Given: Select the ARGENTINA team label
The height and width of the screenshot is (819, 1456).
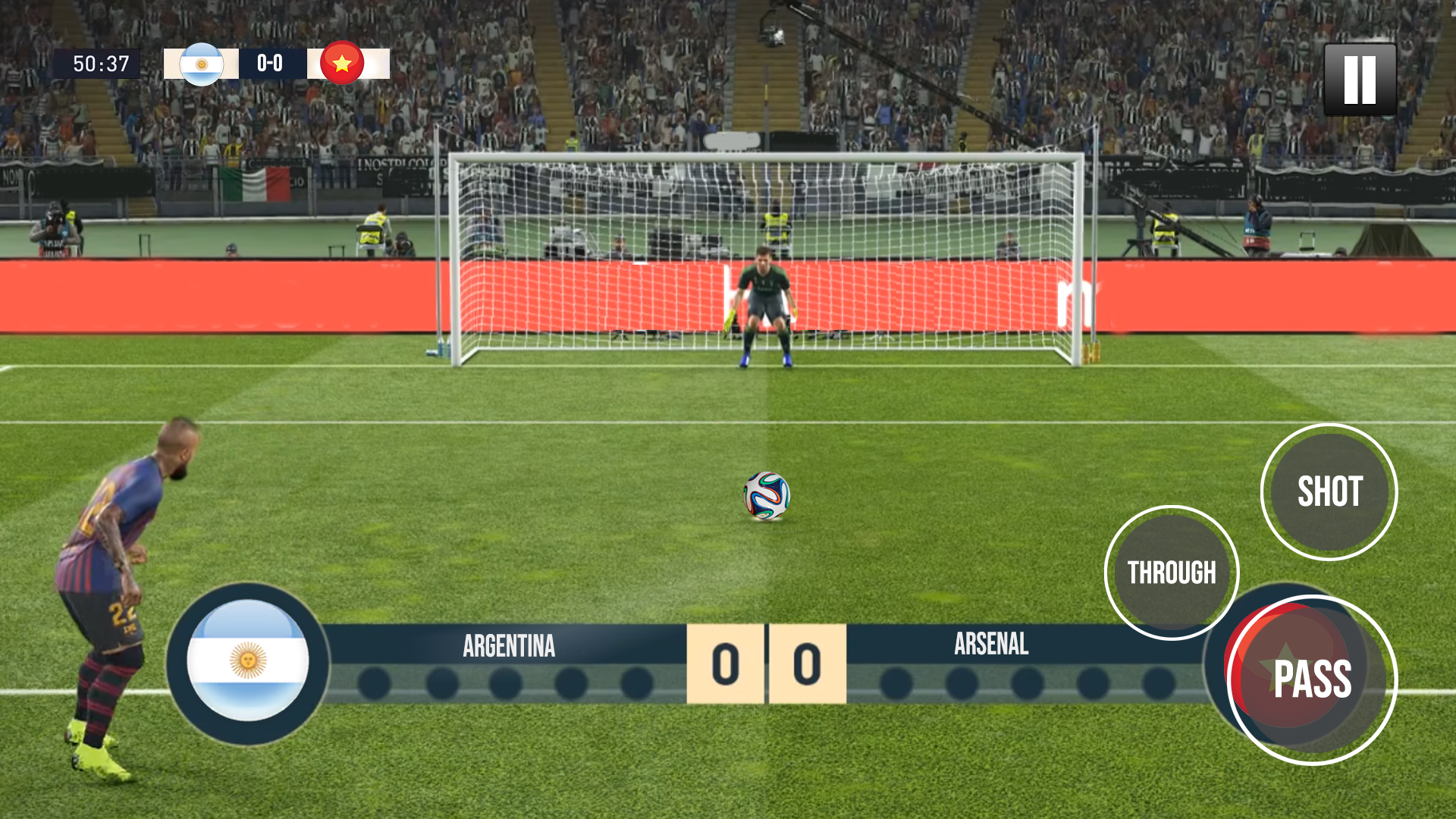Looking at the screenshot, I should (509, 645).
